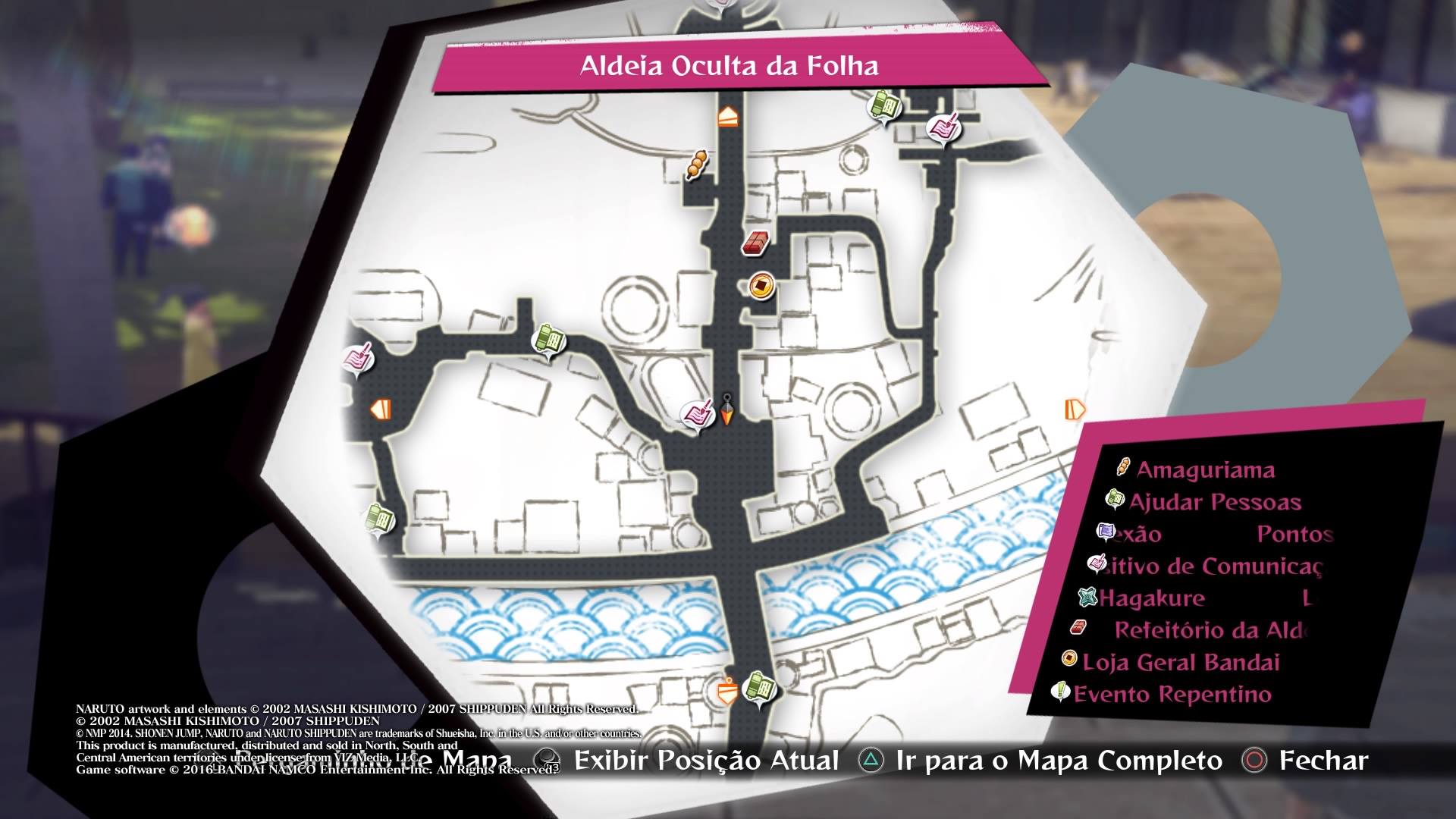Pick Refeitório da Aldeia in the legend
Viewport: 1456px width, 819px height.
[x=1210, y=630]
